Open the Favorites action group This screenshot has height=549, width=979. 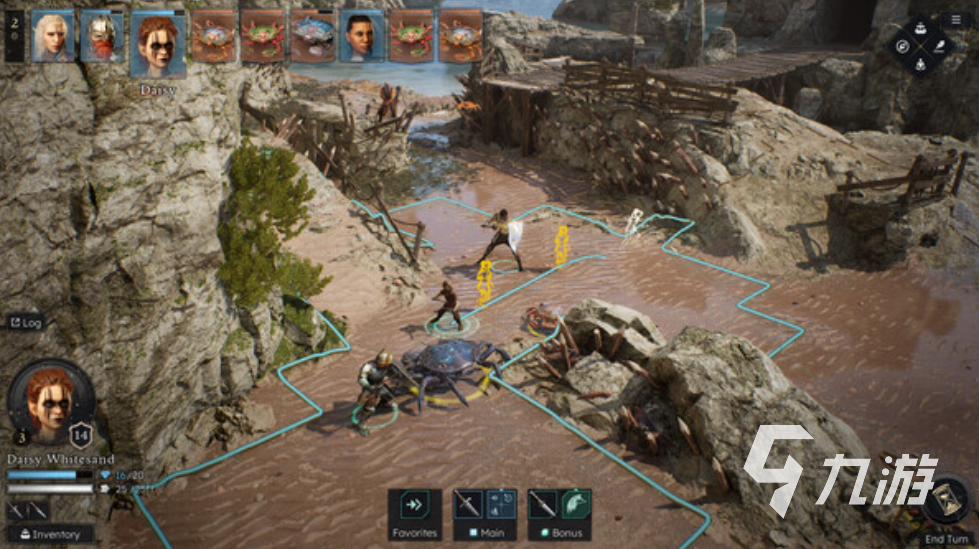coord(414,515)
